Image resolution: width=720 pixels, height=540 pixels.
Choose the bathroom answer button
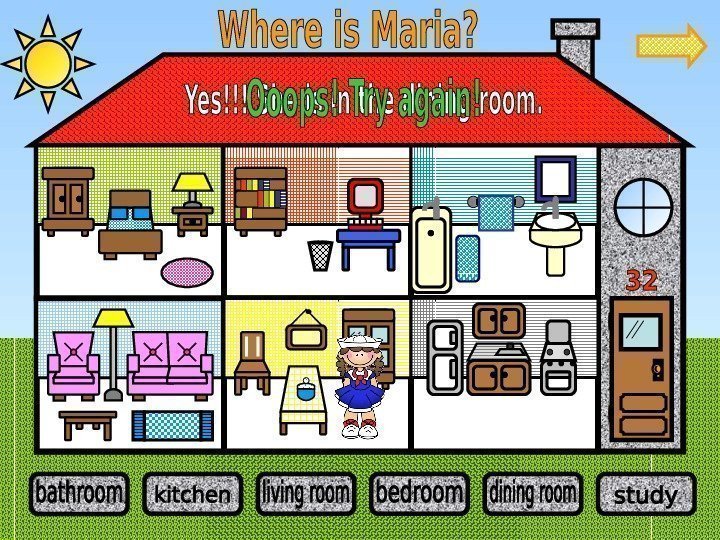79,493
